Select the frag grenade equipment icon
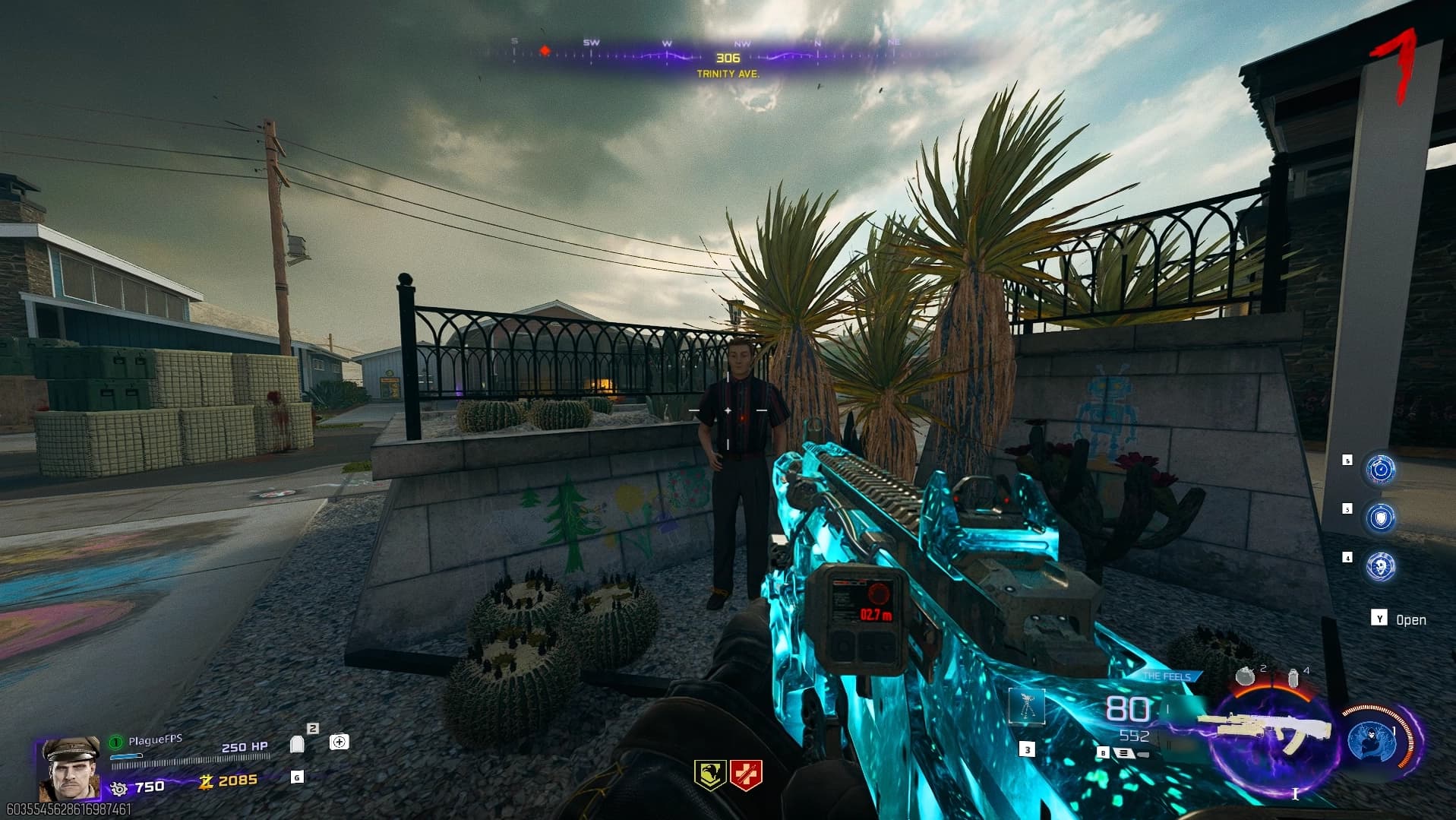 1246,676
